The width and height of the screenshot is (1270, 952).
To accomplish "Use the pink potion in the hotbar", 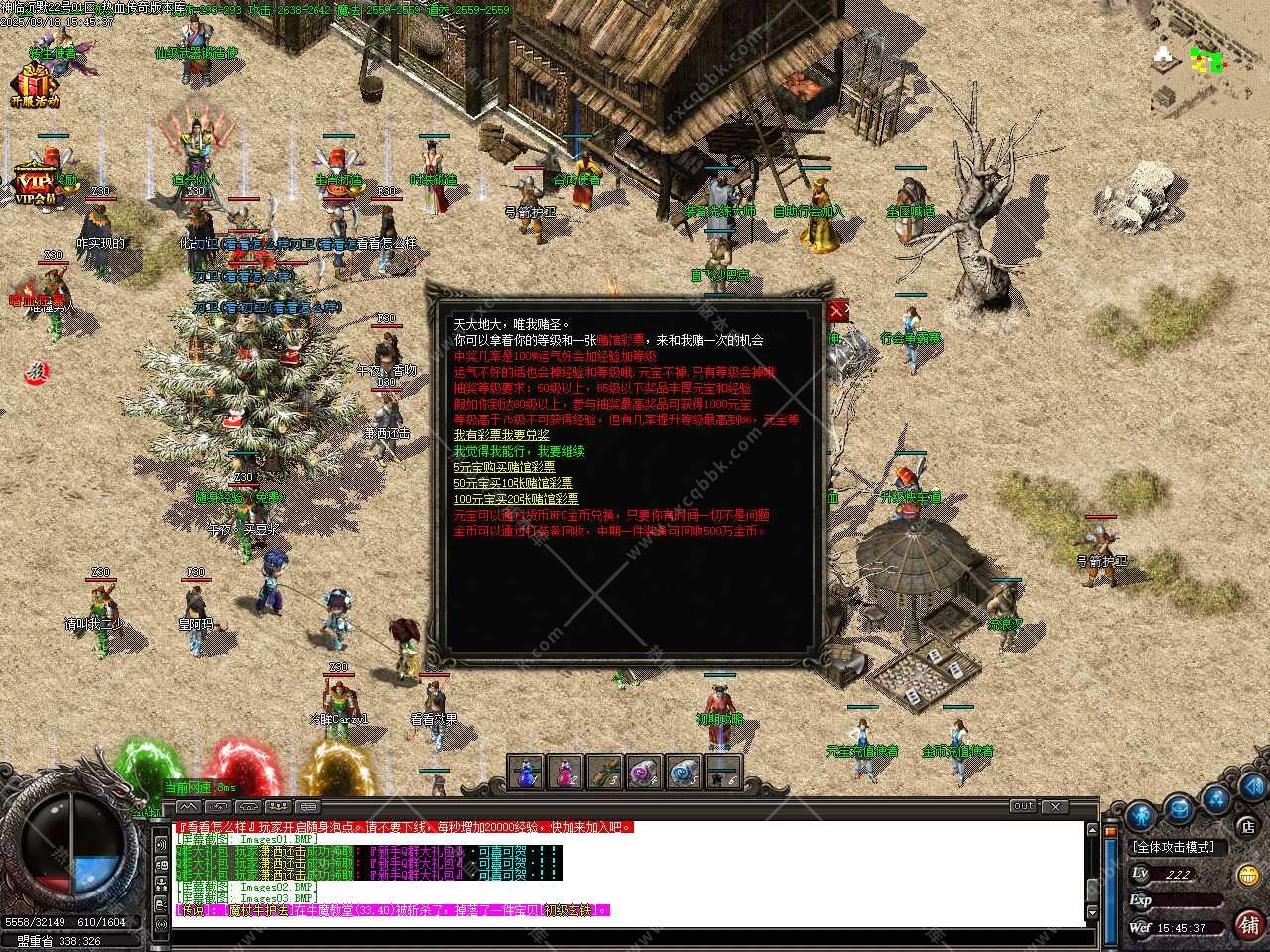I will 566,772.
